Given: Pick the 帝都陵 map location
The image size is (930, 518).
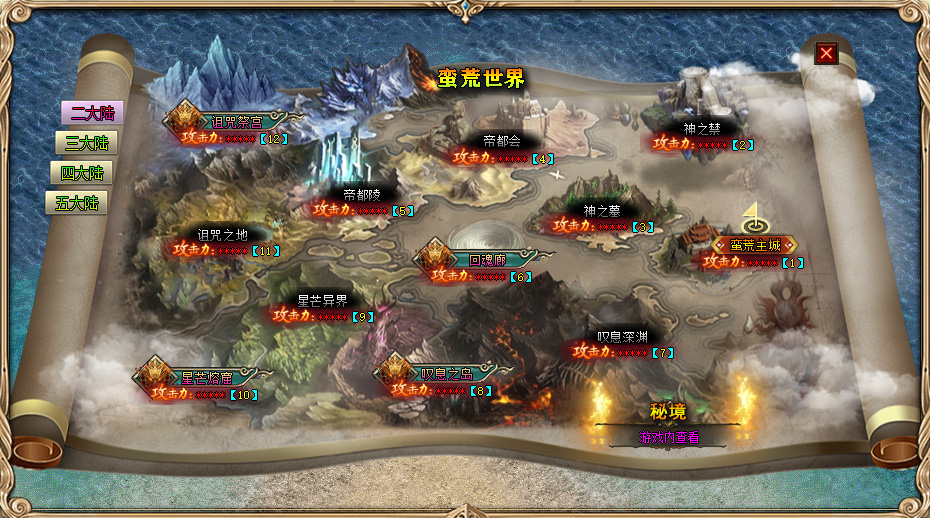Looking at the screenshot, I should (362, 195).
